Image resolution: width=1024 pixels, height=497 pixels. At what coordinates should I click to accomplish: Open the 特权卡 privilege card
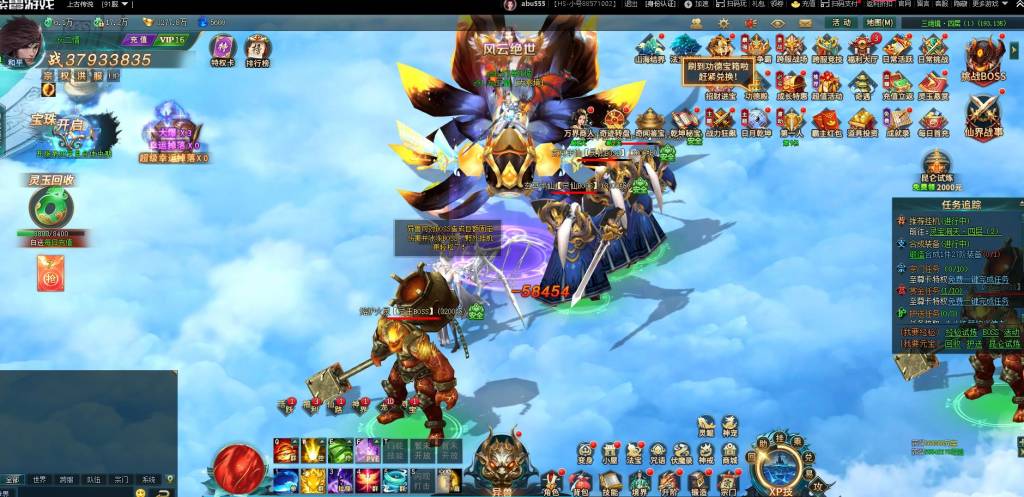pos(222,50)
